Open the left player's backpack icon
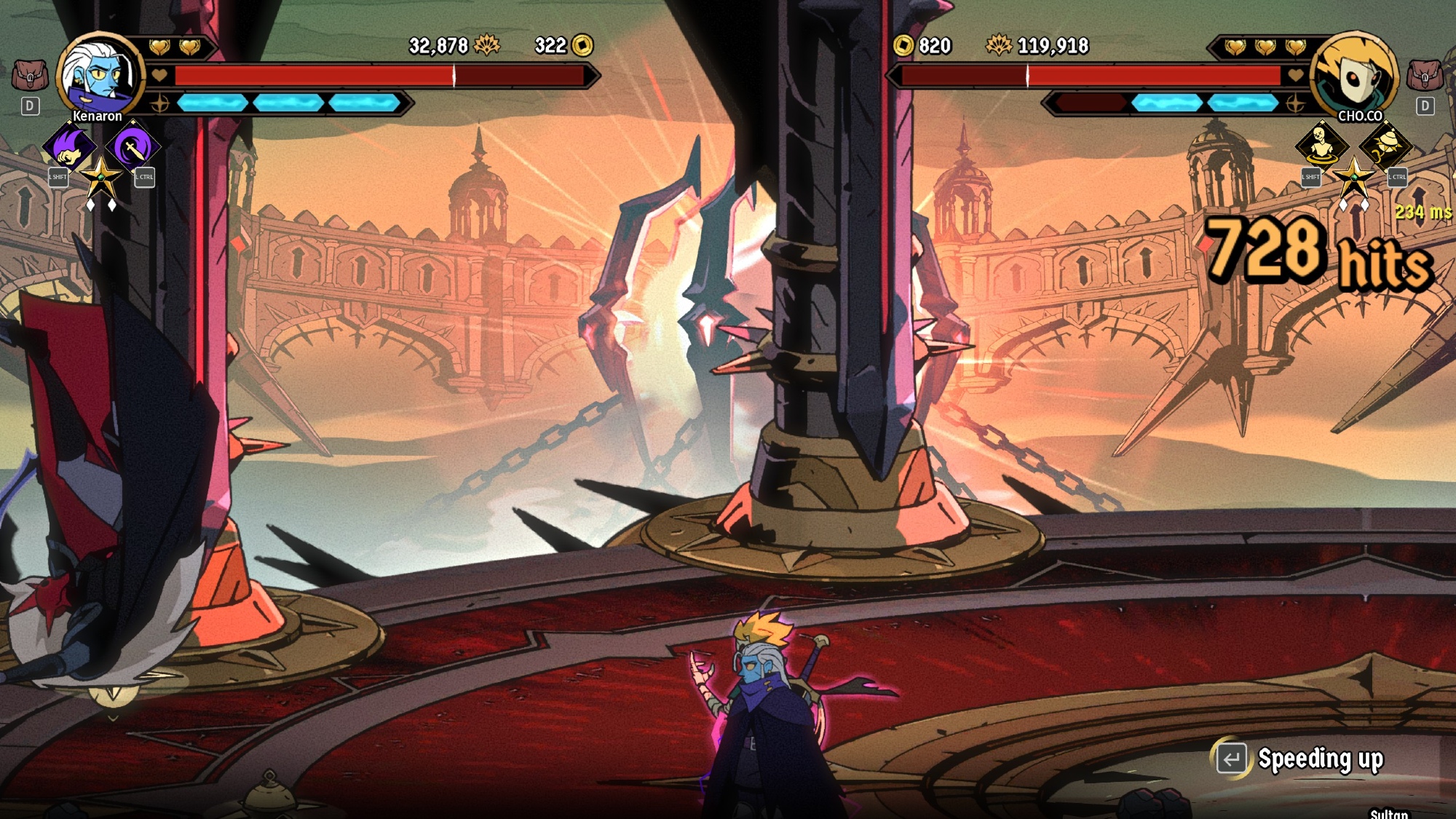This screenshot has height=819, width=1456. coord(30,75)
